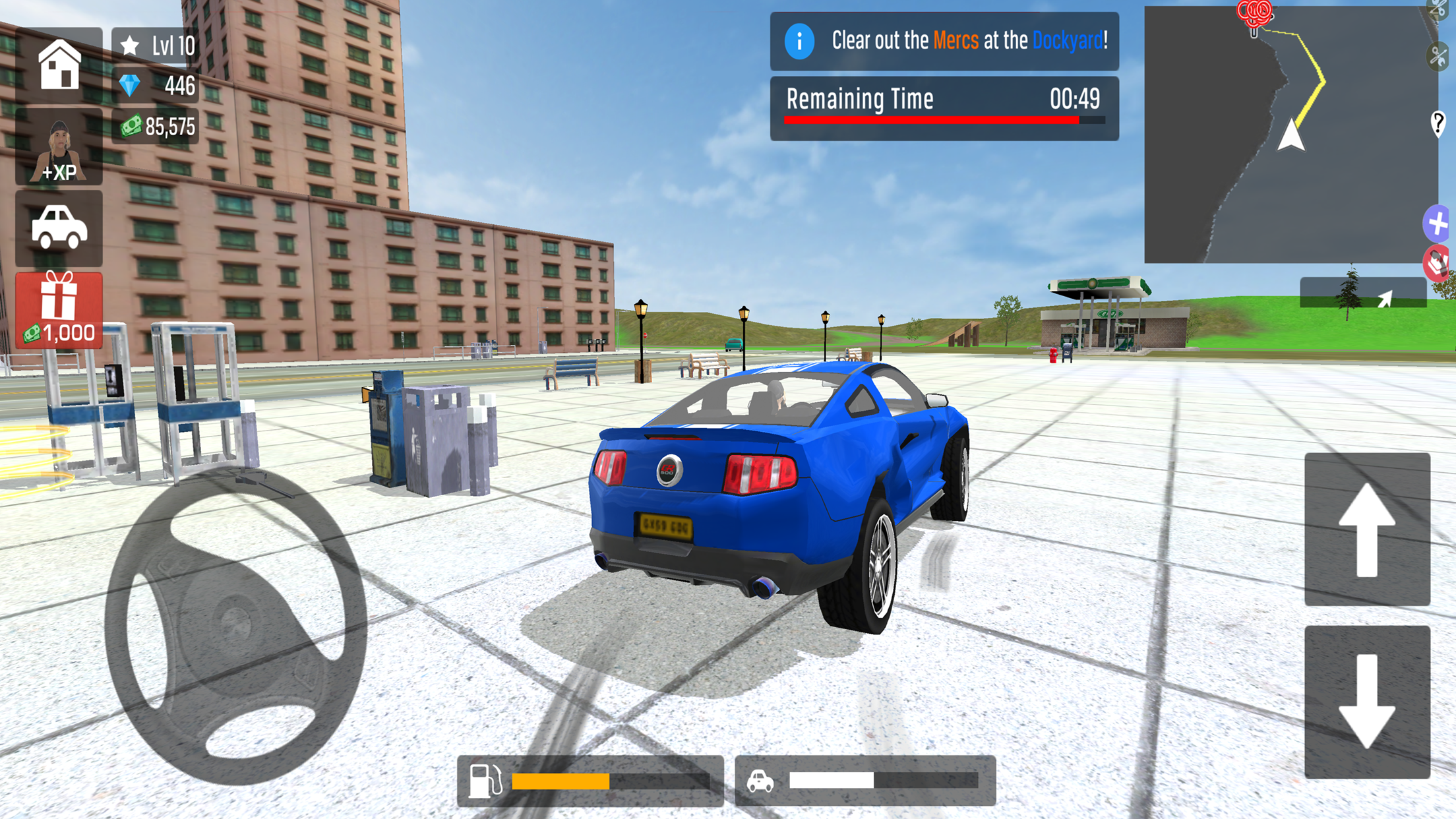Image resolution: width=1456 pixels, height=819 pixels.
Task: Tap the wrench and screwdriver repair icon
Action: [1438, 57]
